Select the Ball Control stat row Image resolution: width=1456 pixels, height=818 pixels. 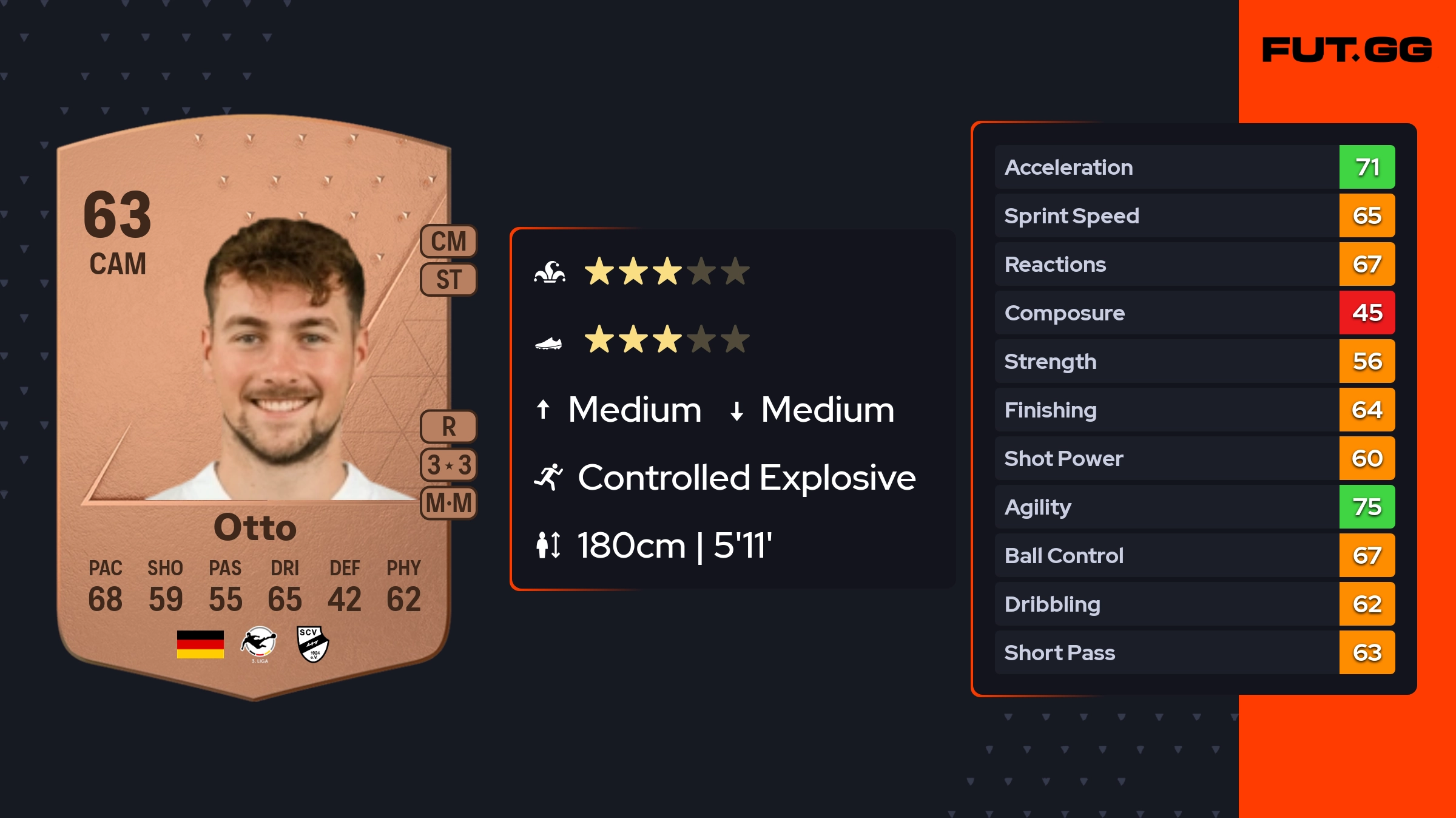coord(1194,555)
